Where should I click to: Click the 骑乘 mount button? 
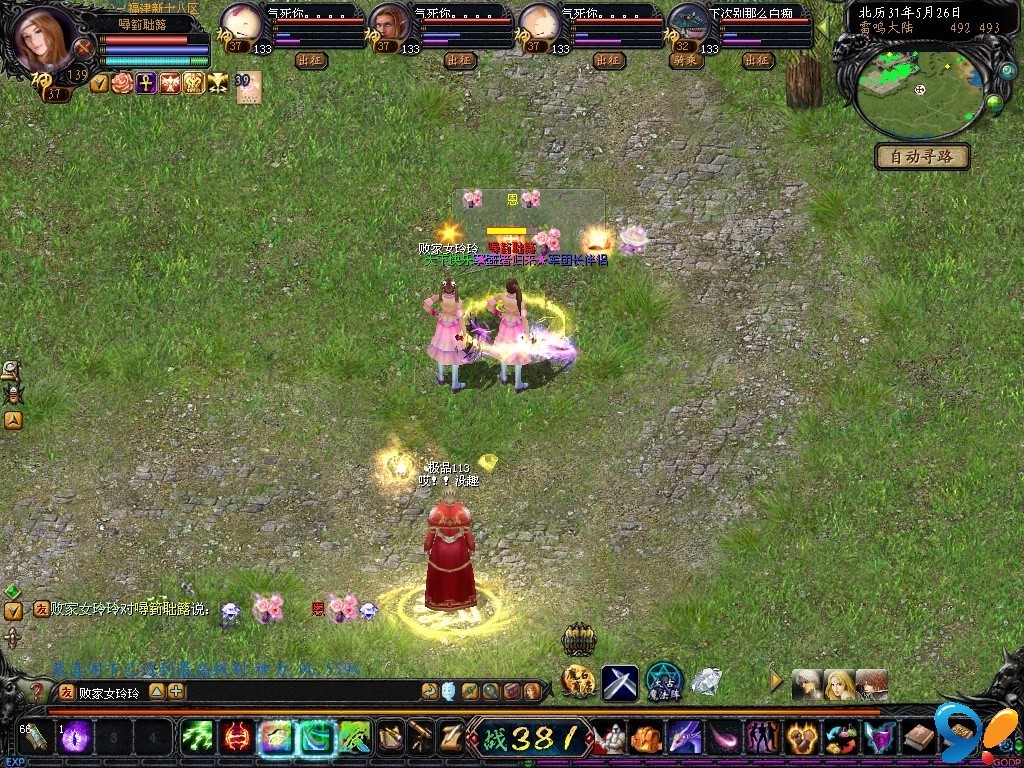685,61
